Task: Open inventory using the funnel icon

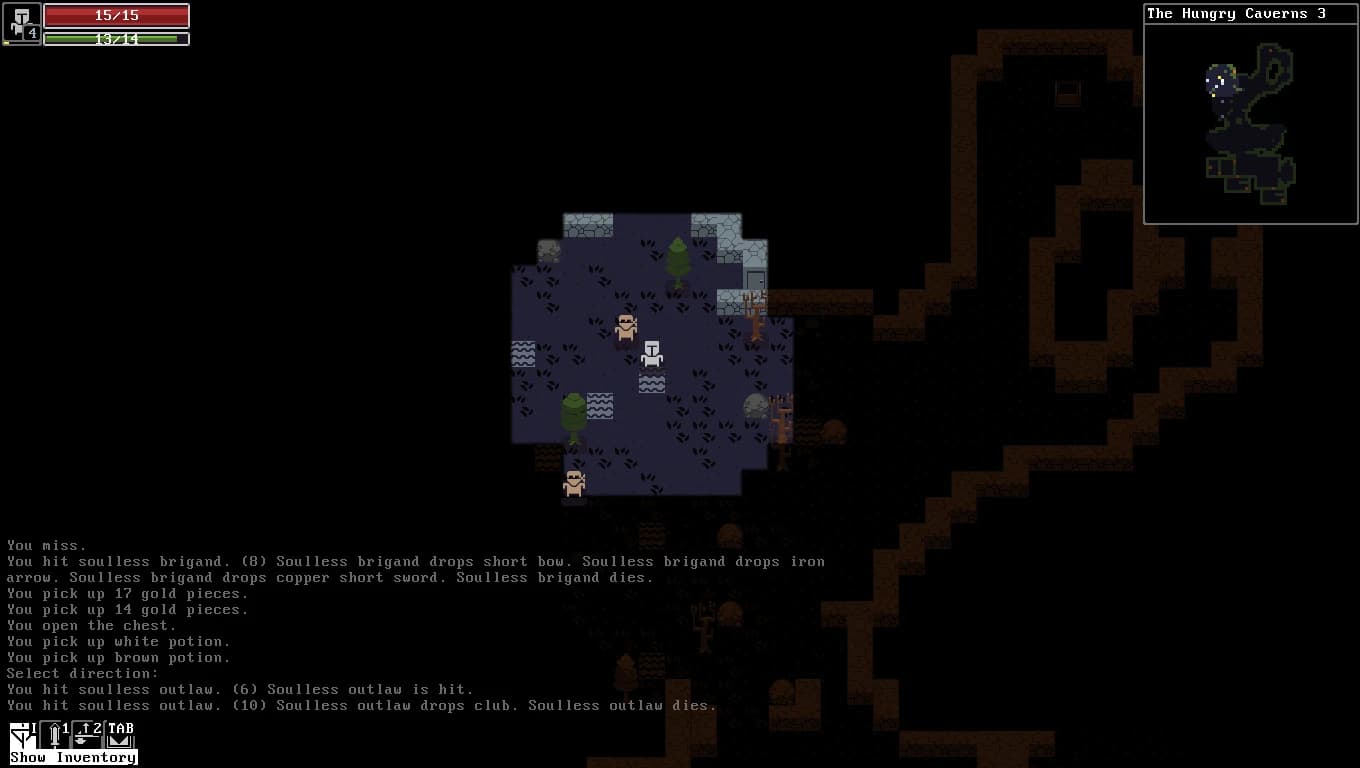Action: pos(18,735)
